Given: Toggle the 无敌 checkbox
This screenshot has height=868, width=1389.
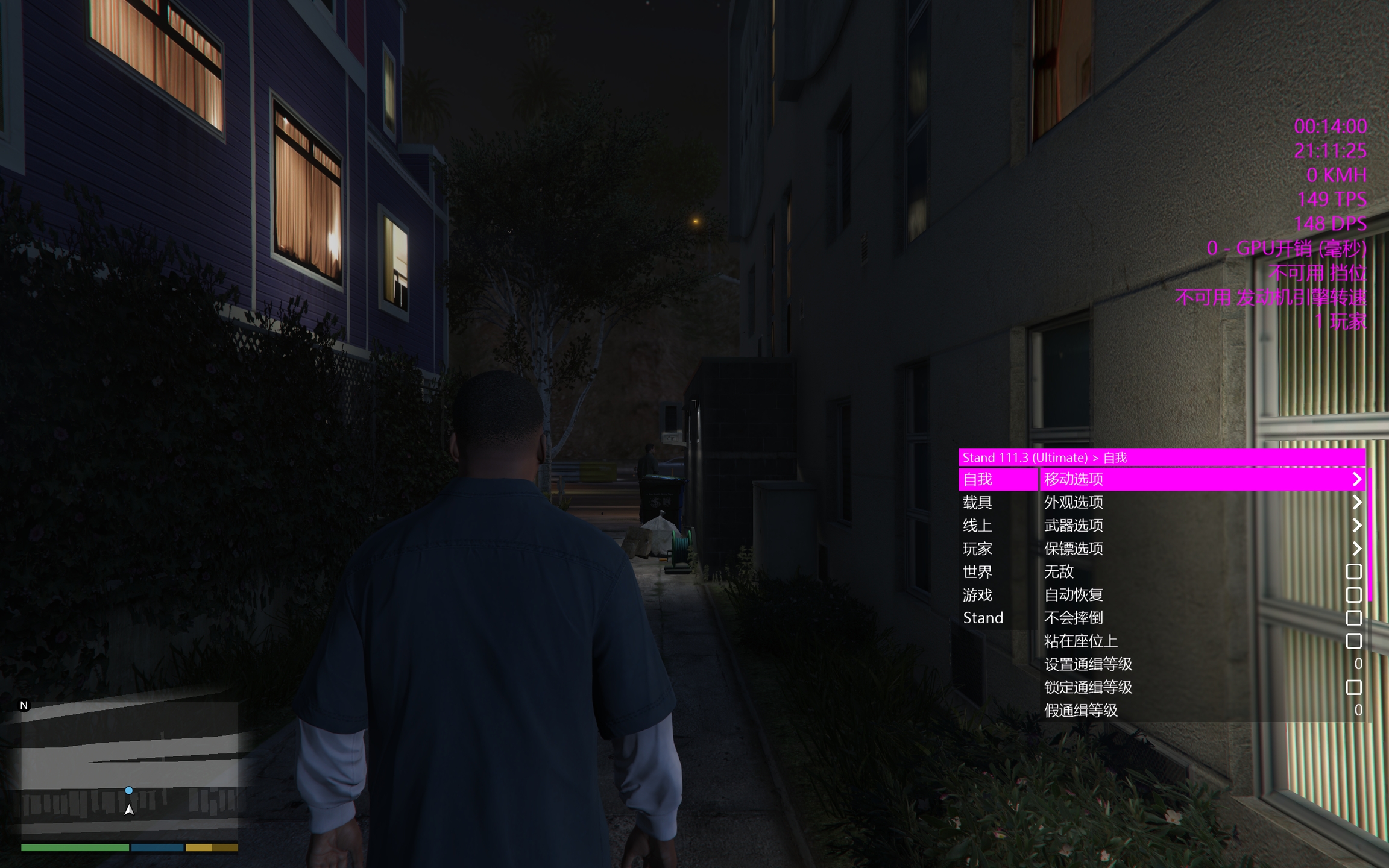Looking at the screenshot, I should pos(1353,571).
